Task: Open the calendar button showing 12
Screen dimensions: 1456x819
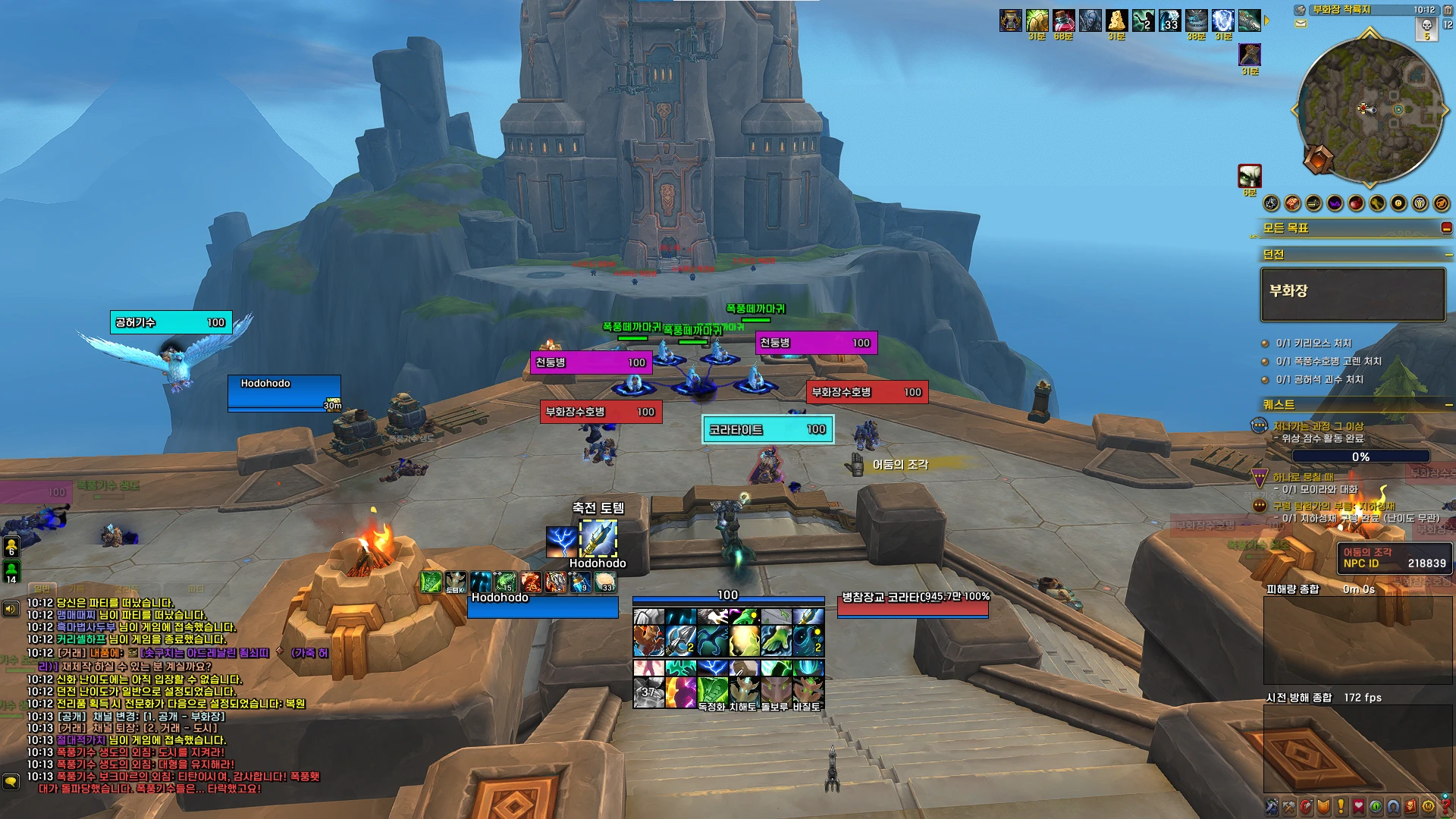Action: [x=1447, y=24]
